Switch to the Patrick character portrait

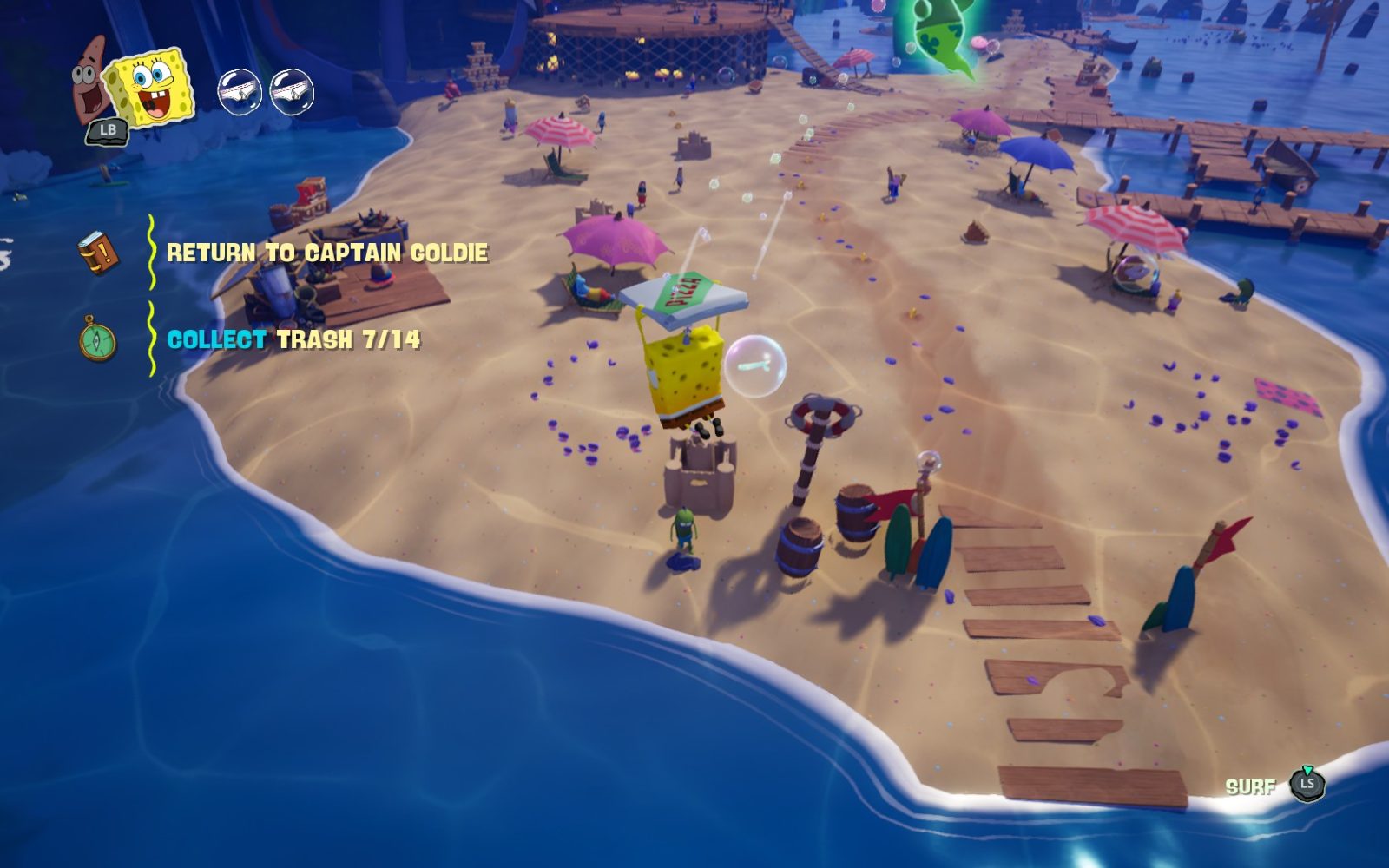pos(89,75)
